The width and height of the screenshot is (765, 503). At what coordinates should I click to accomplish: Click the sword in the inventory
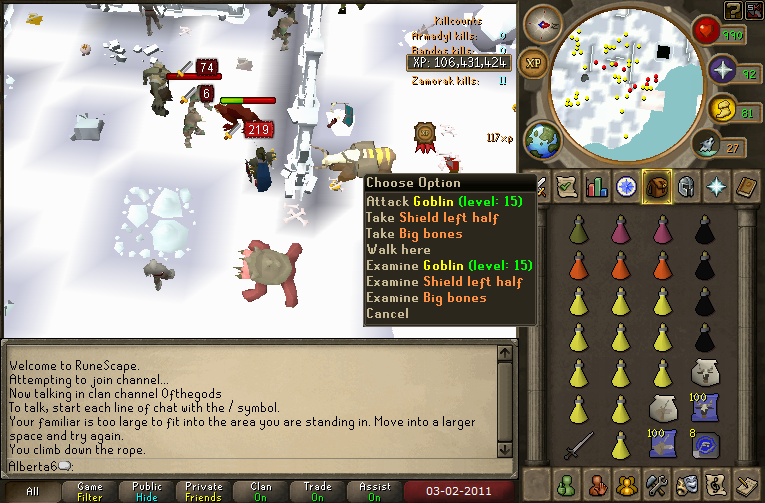pyautogui.click(x=577, y=441)
